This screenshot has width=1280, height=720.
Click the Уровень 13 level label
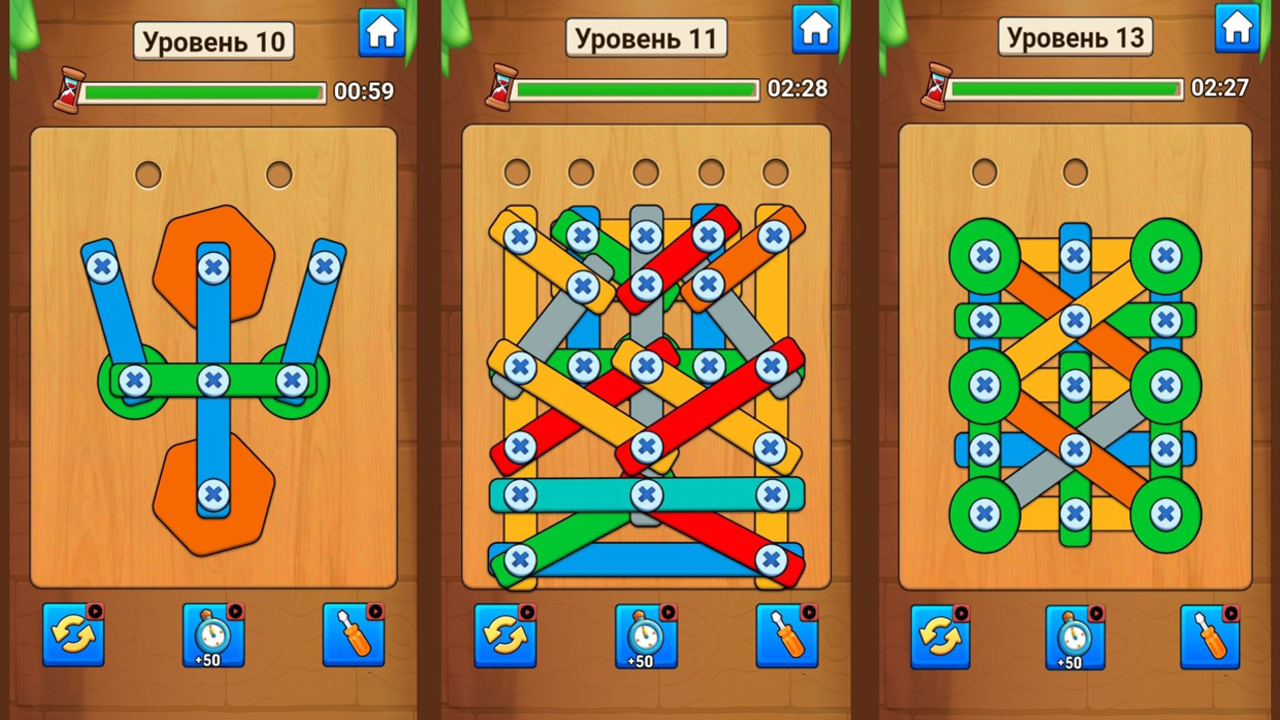click(1076, 37)
